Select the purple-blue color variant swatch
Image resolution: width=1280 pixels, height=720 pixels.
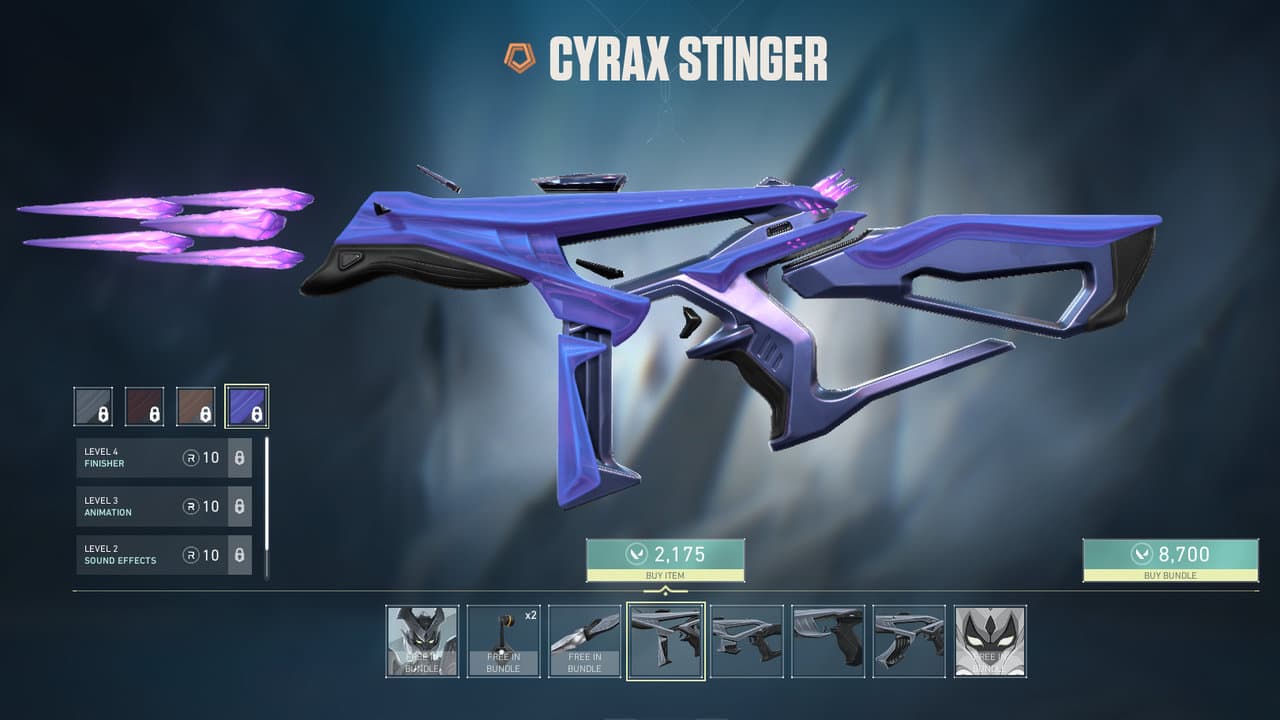pyautogui.click(x=246, y=406)
